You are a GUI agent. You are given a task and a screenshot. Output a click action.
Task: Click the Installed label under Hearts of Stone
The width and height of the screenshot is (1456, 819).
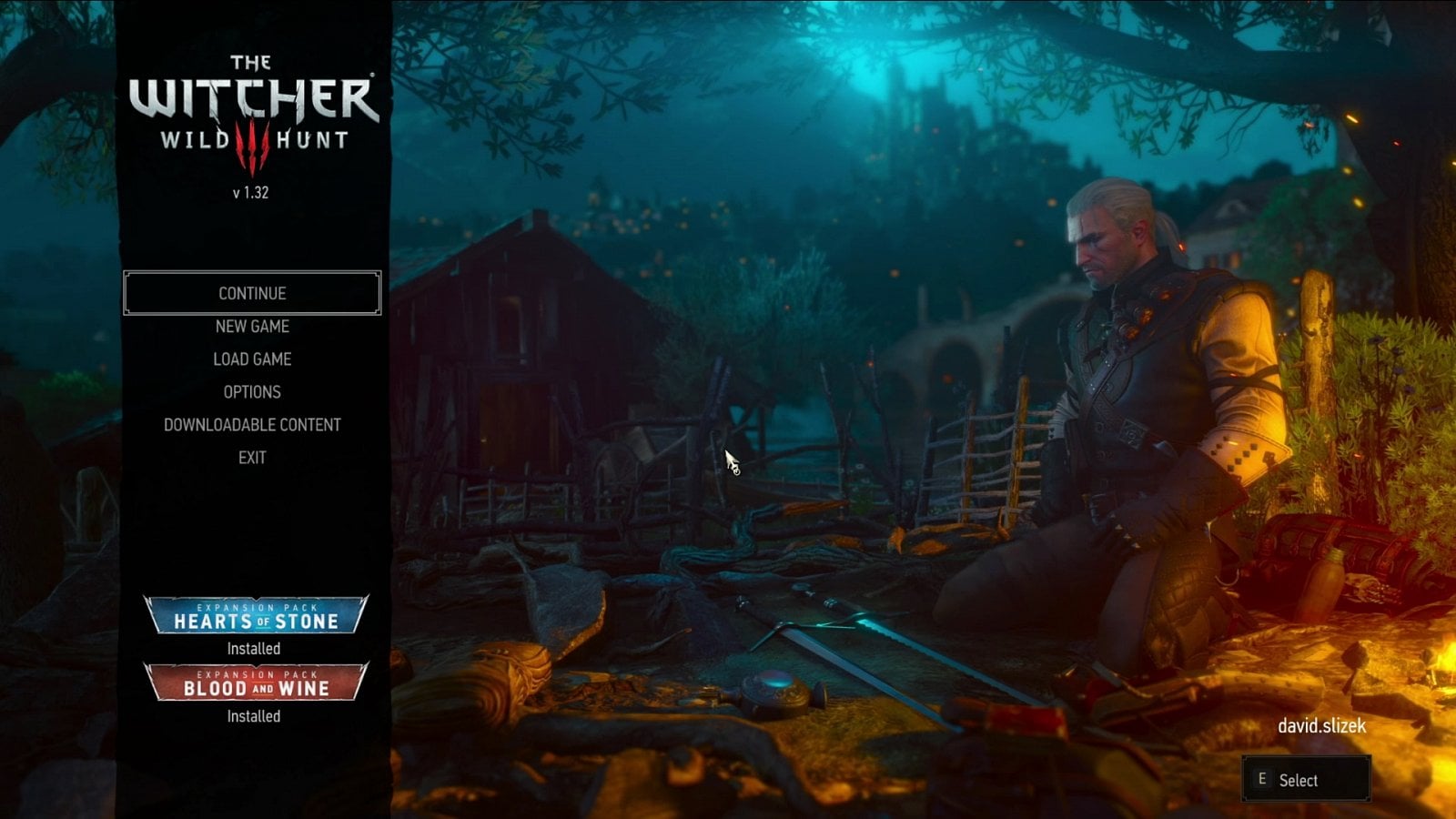(x=254, y=649)
